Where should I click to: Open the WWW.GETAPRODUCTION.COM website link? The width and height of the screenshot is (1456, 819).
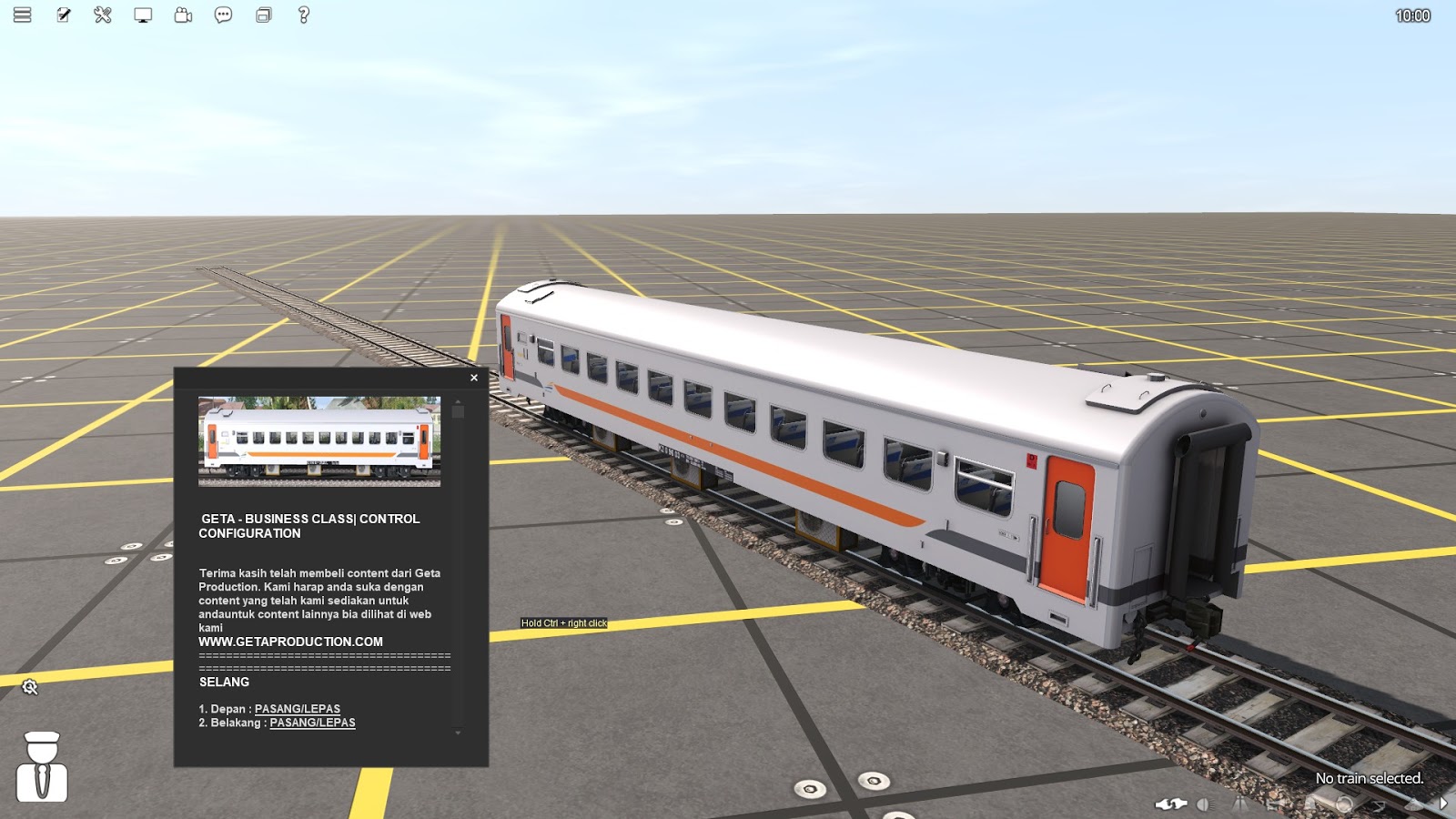point(290,642)
